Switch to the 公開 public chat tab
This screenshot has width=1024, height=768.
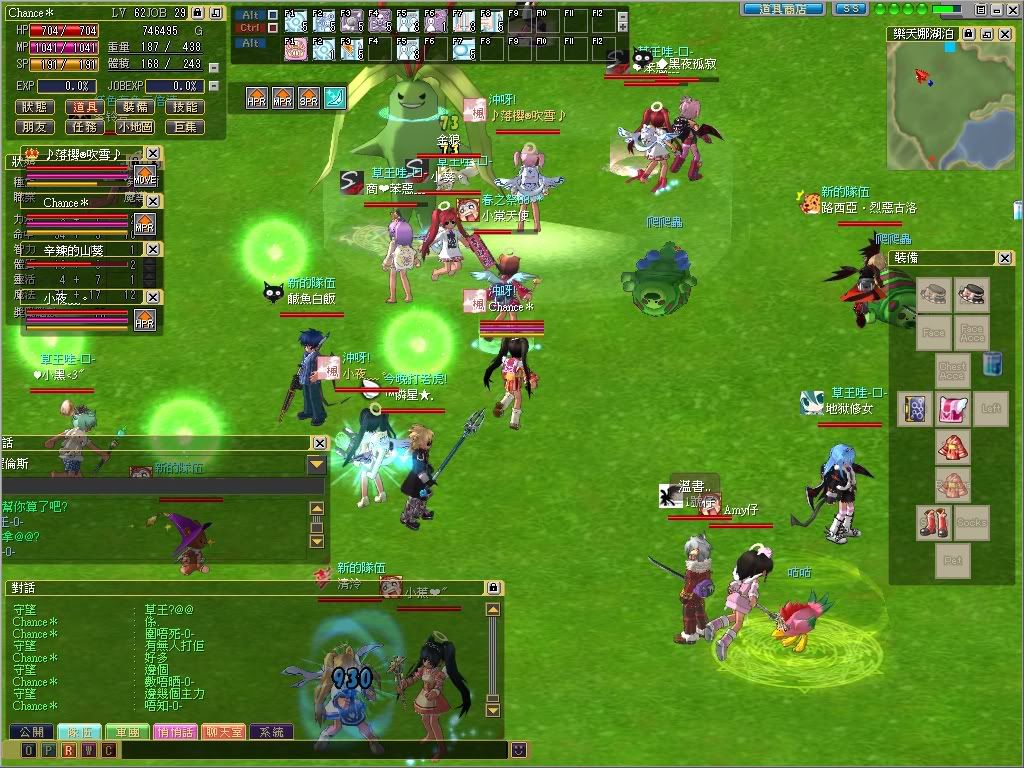pyautogui.click(x=31, y=732)
